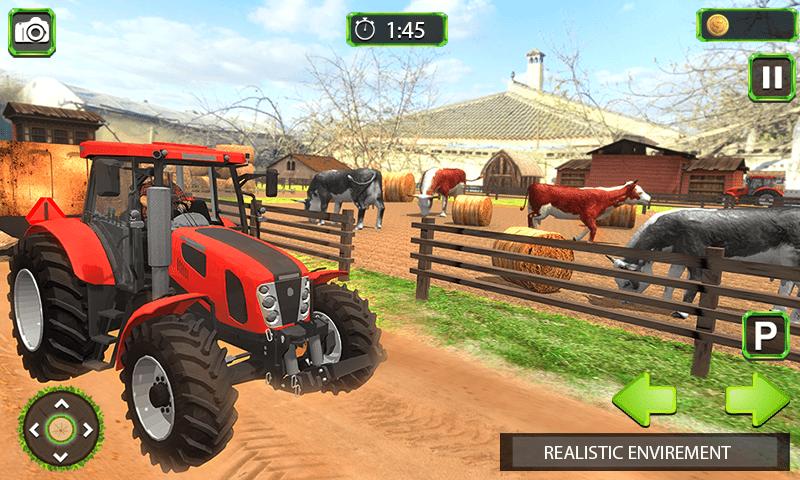
Task: Steer right with the green arrow
Action: click(x=757, y=400)
